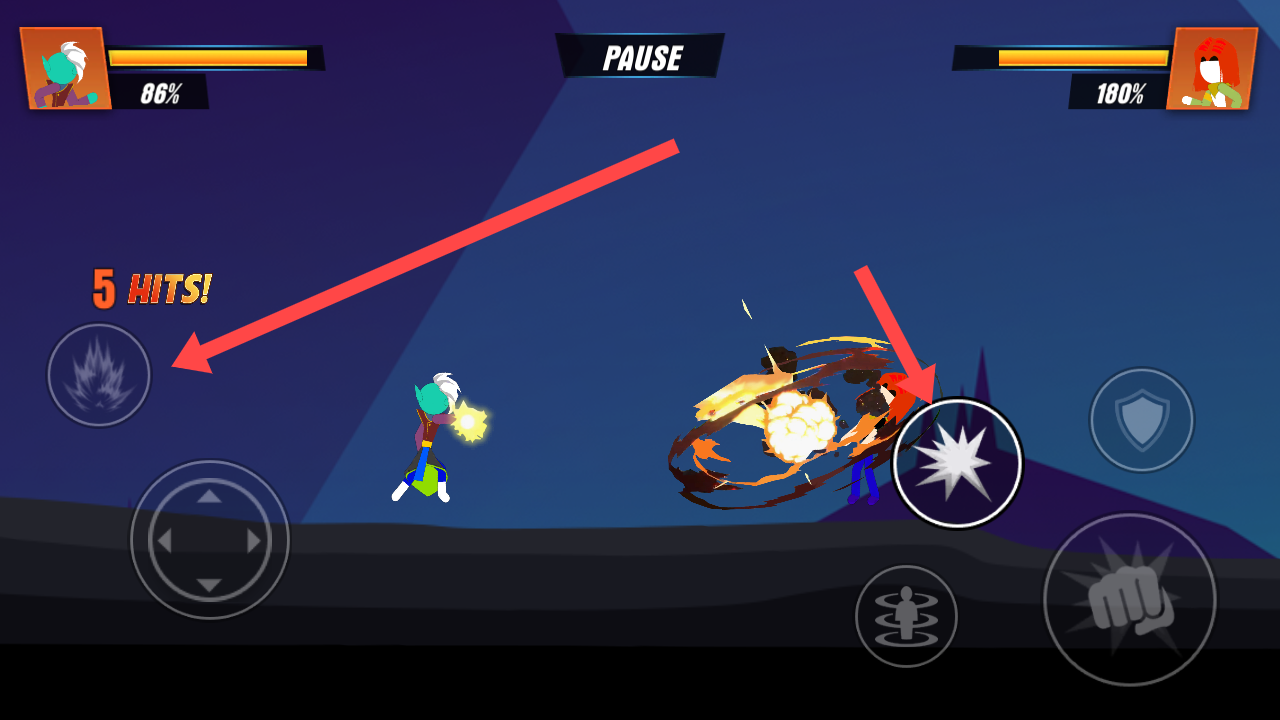Pause the fight with the PAUSE button
1280x720 pixels.
click(x=641, y=58)
